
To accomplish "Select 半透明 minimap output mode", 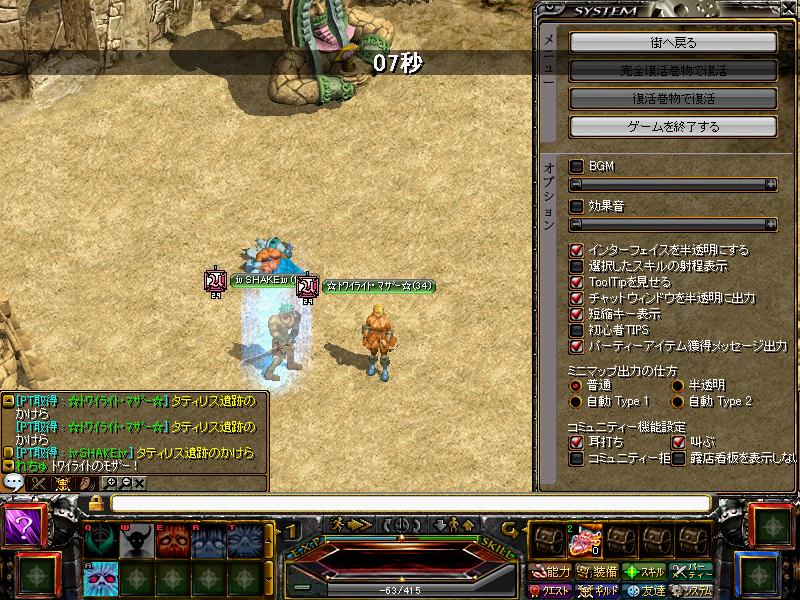I will [678, 385].
